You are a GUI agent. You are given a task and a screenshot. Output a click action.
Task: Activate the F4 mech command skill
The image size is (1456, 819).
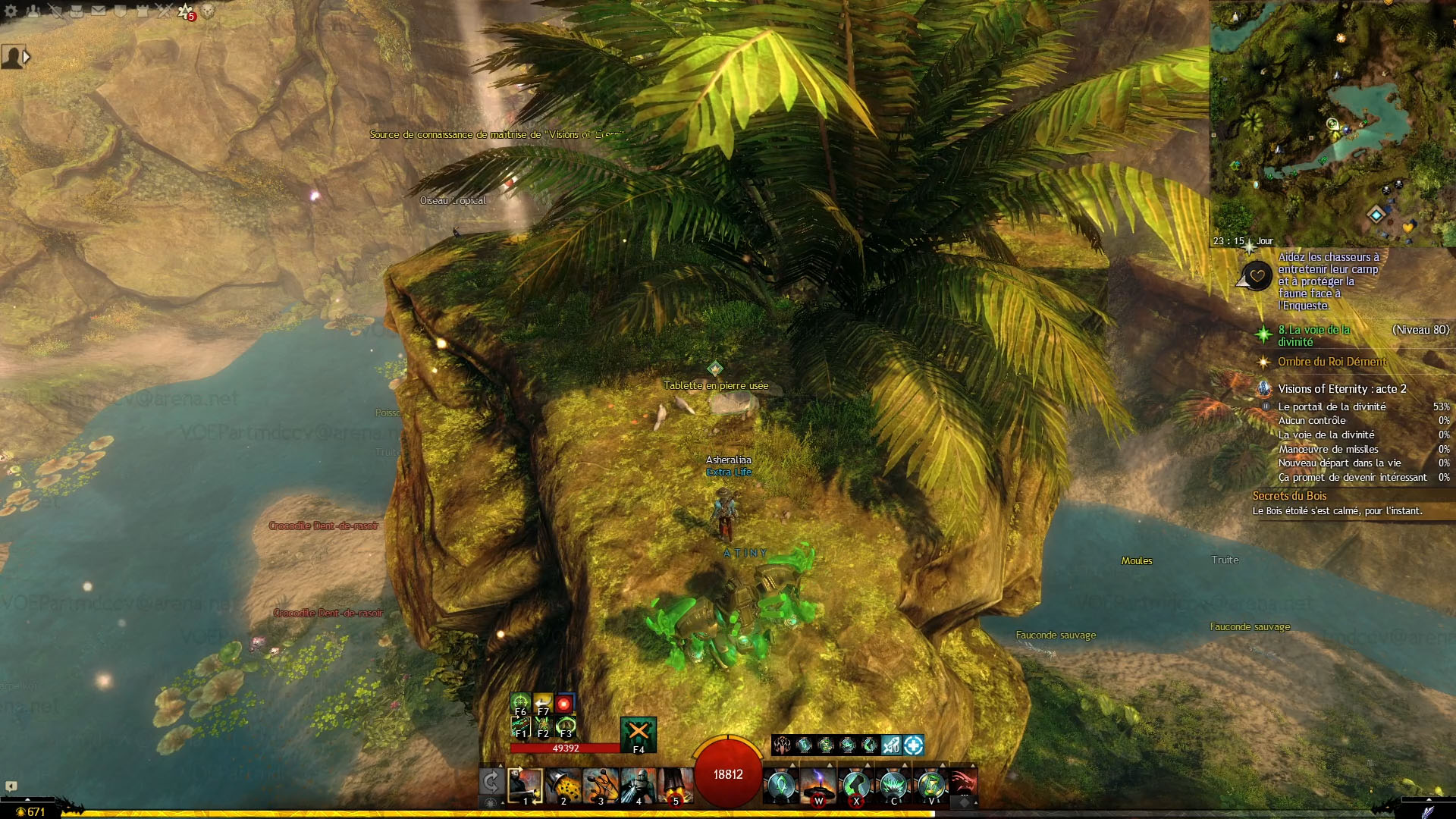639,733
